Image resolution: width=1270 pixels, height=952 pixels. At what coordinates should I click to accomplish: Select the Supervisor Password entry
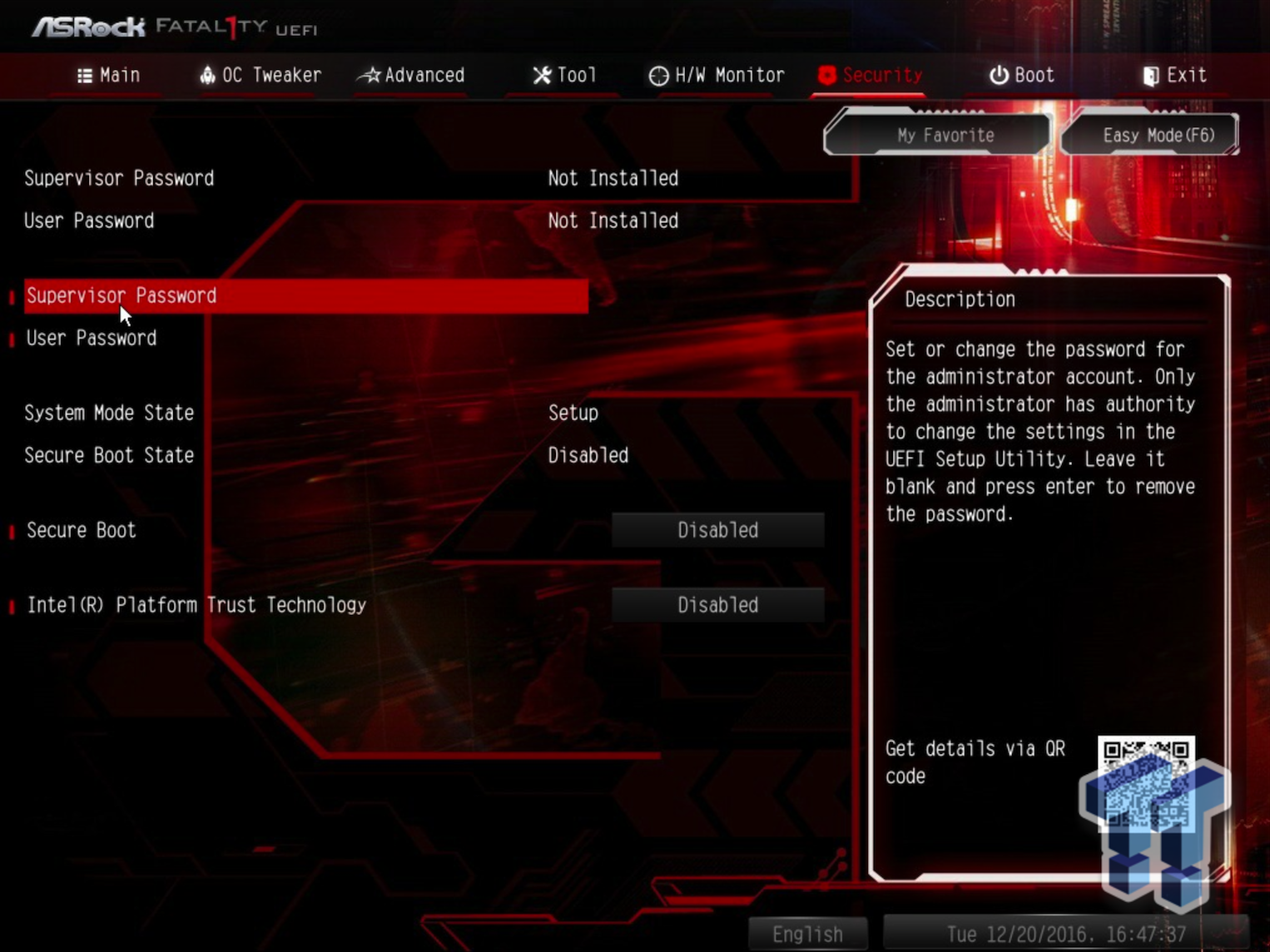pos(122,296)
